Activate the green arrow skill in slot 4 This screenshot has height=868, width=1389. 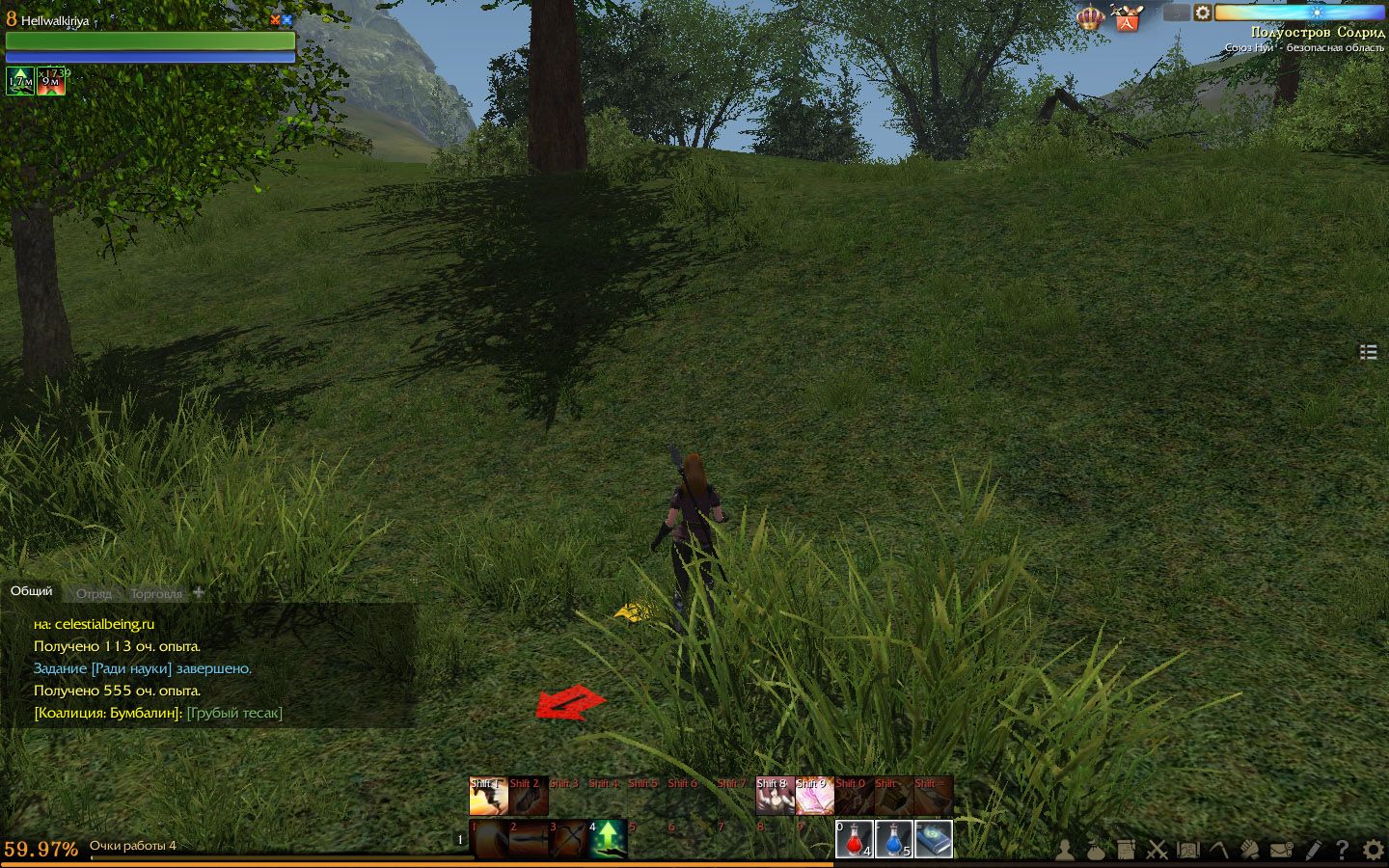click(x=608, y=839)
